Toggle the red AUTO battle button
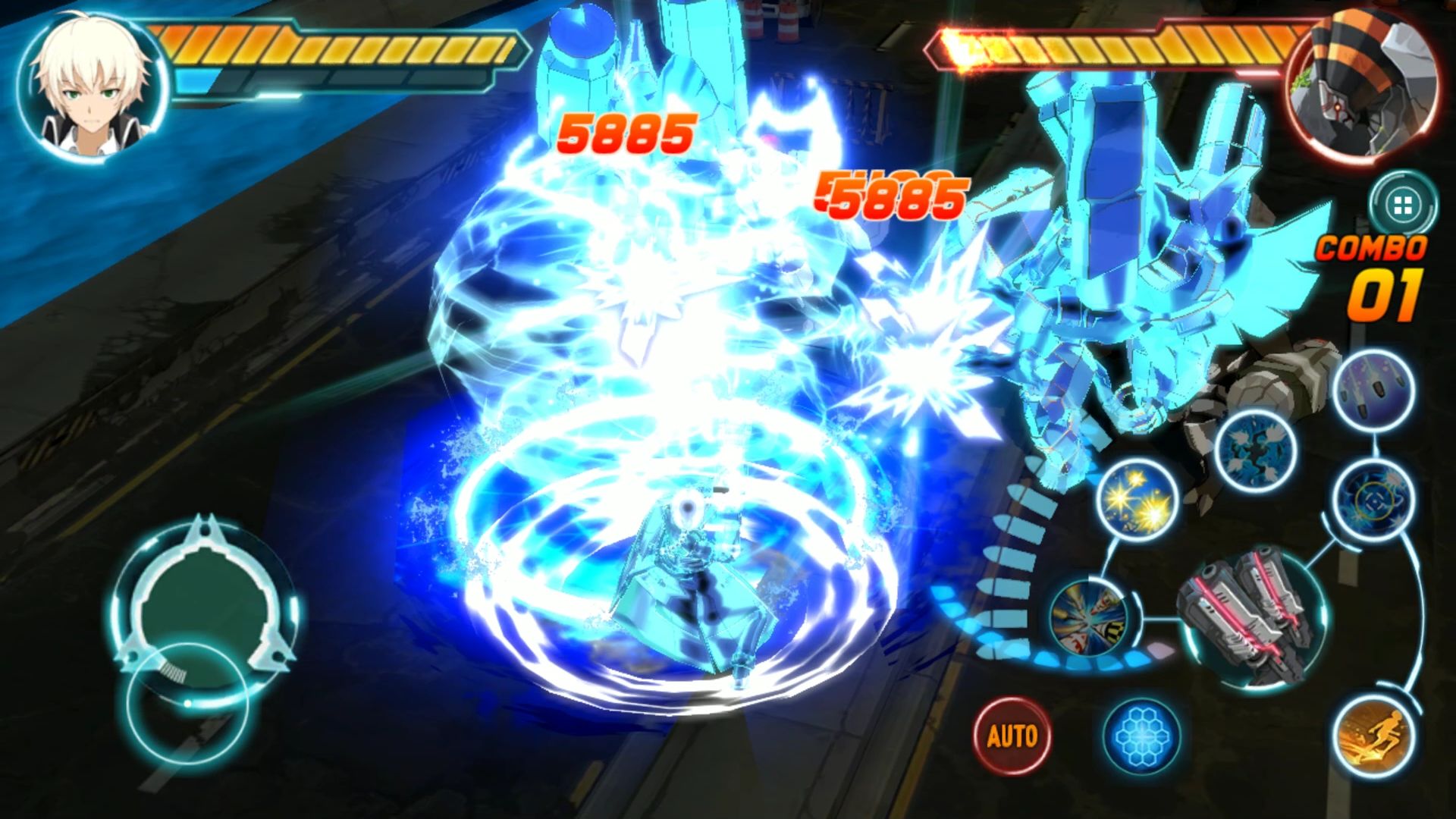The image size is (1456, 819). coord(1012,735)
